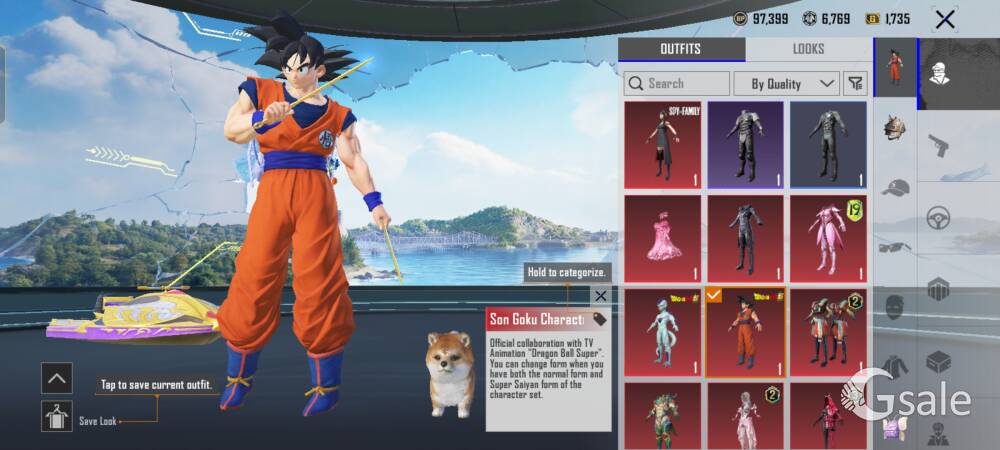The height and width of the screenshot is (450, 1000).
Task: Open the outfit filter options
Action: (855, 83)
